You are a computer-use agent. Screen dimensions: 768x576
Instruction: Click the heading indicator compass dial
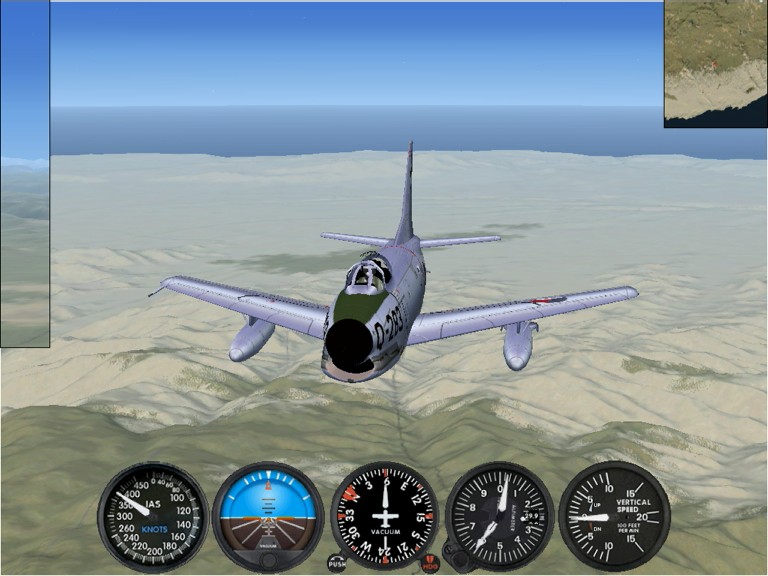[x=385, y=516]
